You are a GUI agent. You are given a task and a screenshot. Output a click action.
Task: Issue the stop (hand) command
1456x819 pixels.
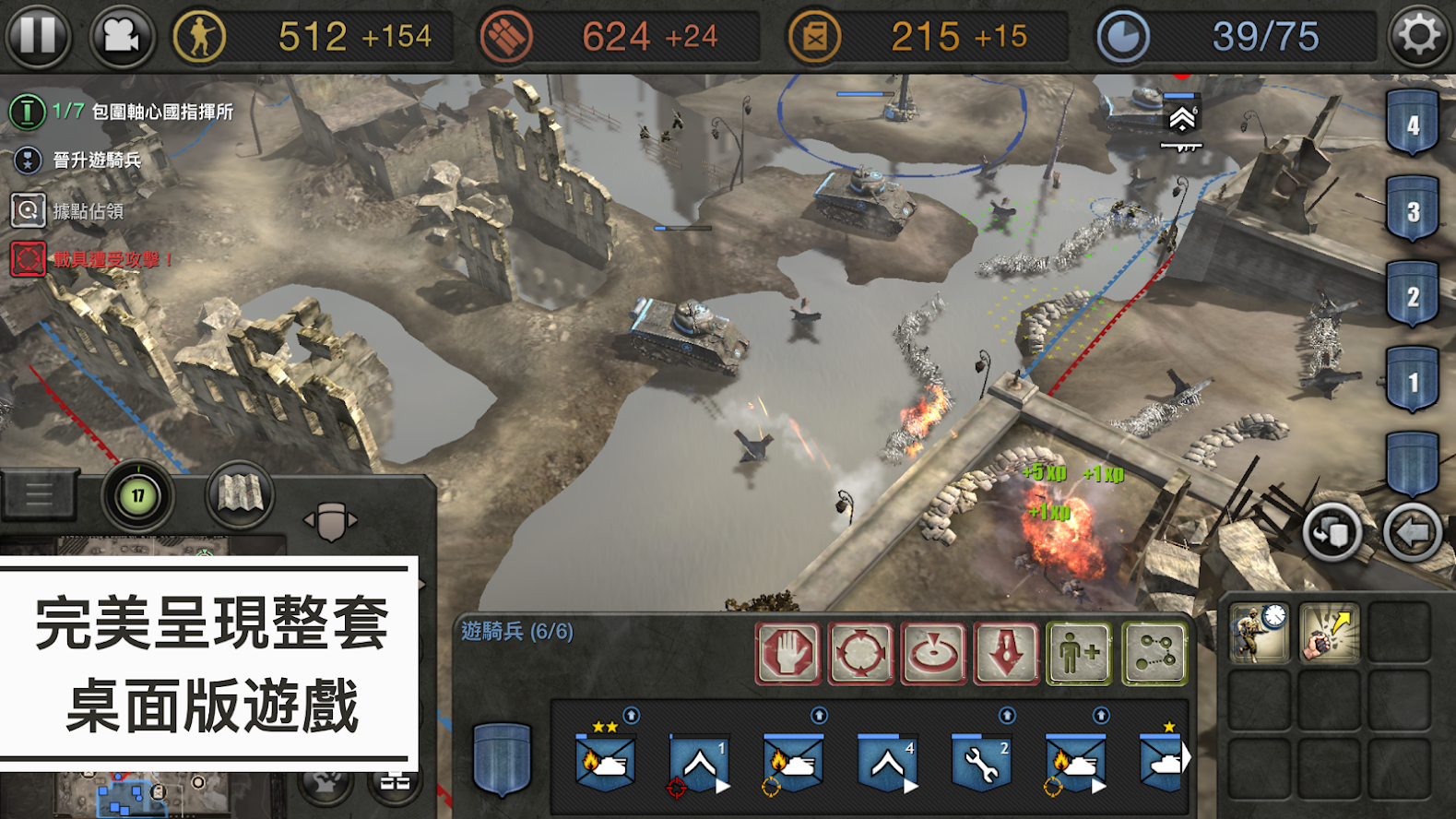click(787, 653)
